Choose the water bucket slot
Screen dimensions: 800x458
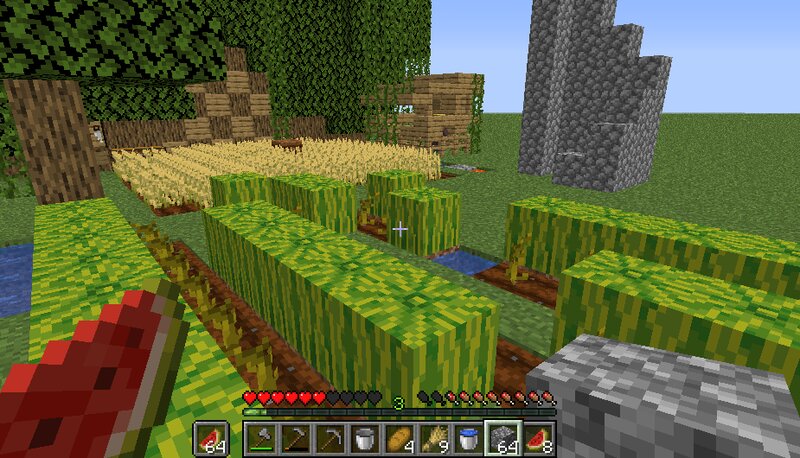click(x=467, y=438)
